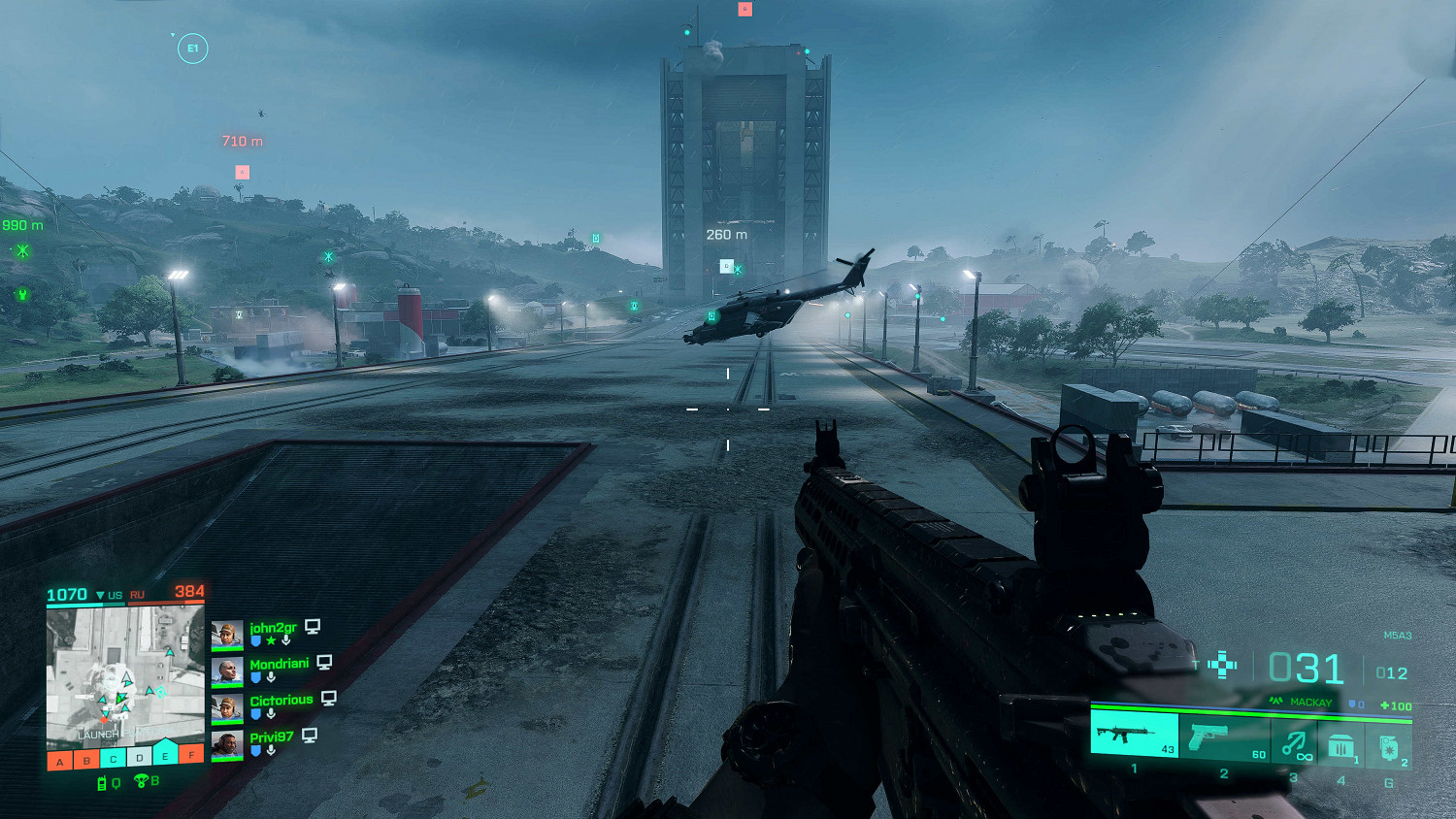Activate the grappling hook gadget
The height and width of the screenshot is (819, 1456).
[x=1294, y=744]
